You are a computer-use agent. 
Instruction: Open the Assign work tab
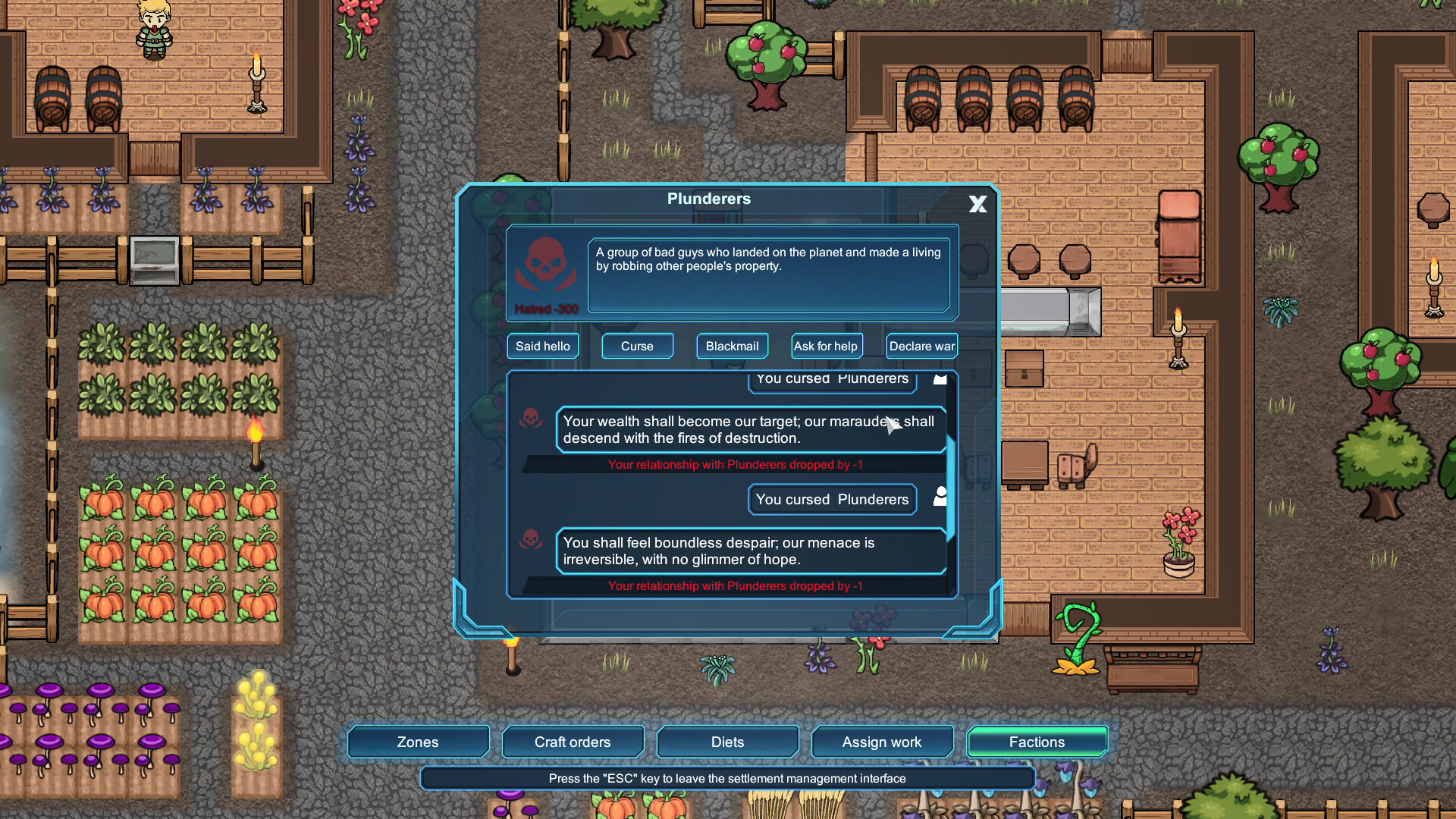[882, 742]
